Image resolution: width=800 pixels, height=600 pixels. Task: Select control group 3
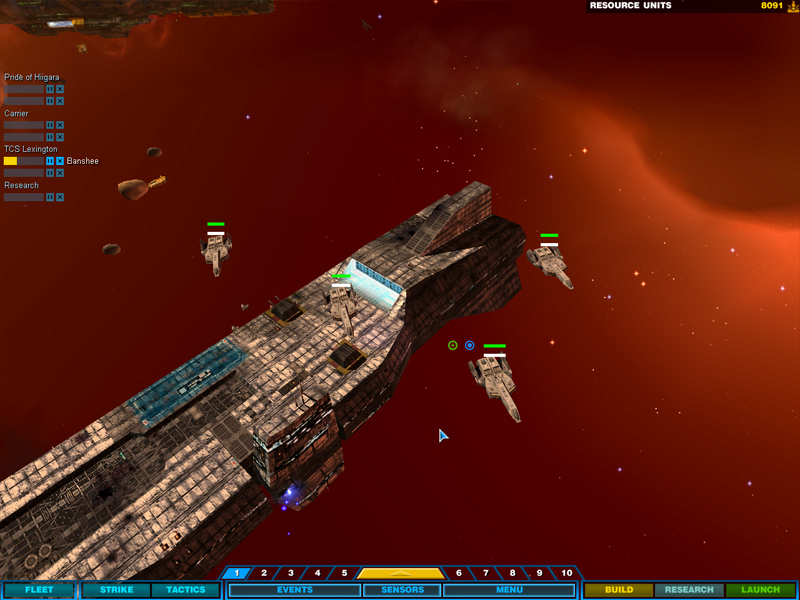point(291,573)
